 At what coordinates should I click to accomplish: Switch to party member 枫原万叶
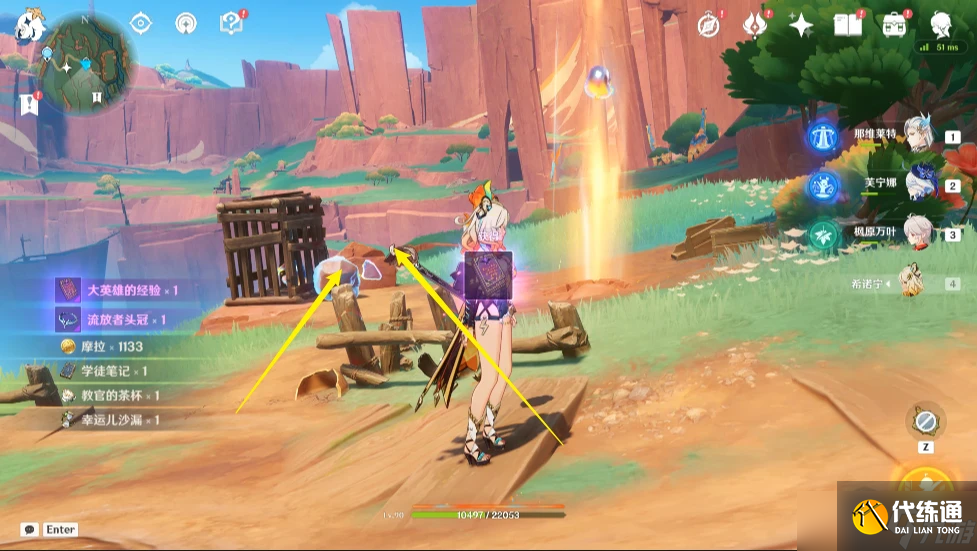pos(919,233)
